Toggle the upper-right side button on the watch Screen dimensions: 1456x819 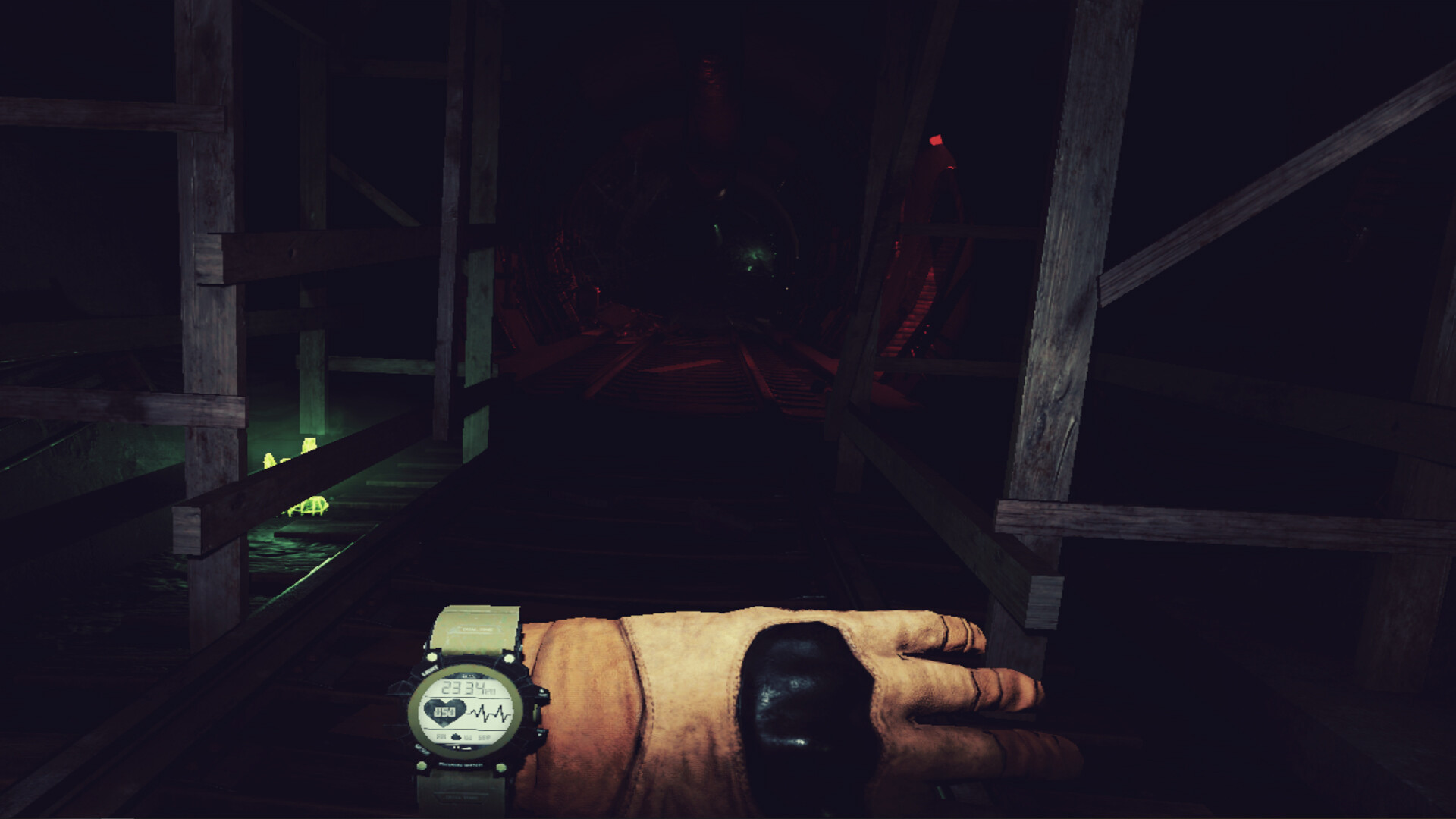543,692
